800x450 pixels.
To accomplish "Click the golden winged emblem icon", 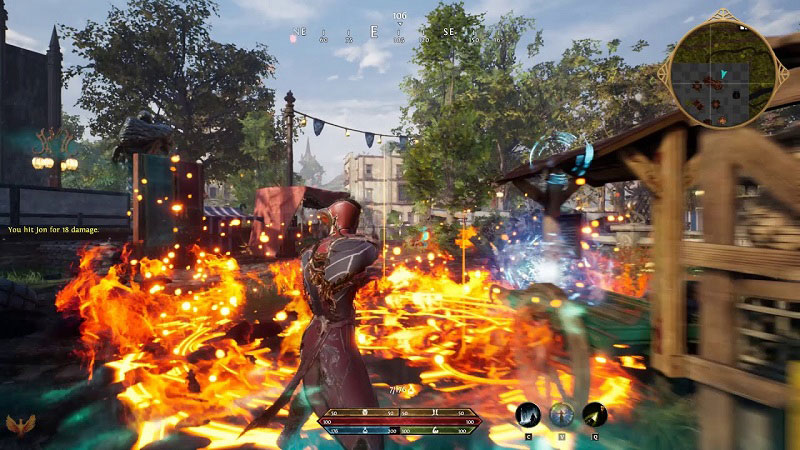I will pyautogui.click(x=20, y=427).
